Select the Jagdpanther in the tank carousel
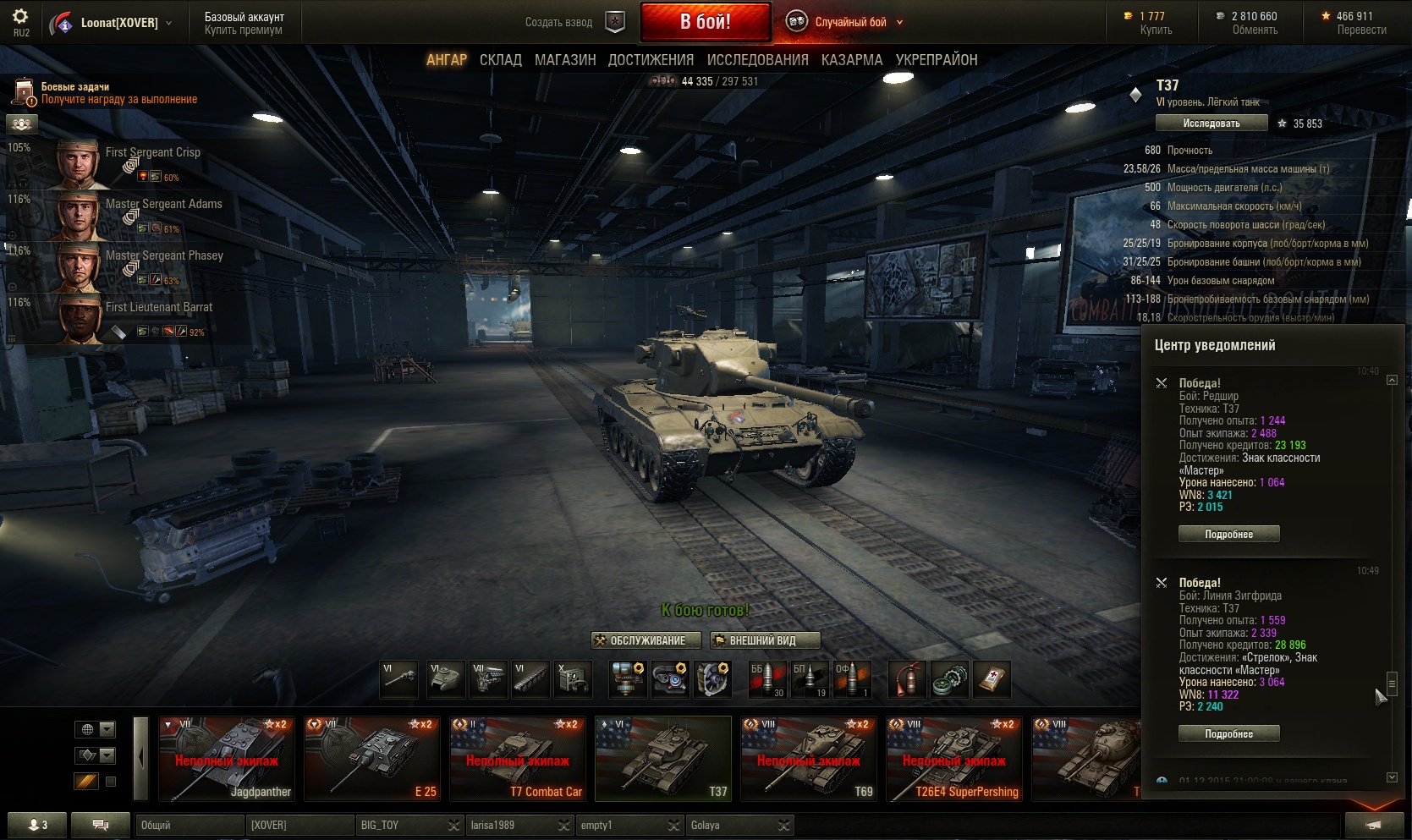Viewport: 1412px width, 840px height. pyautogui.click(x=227, y=759)
